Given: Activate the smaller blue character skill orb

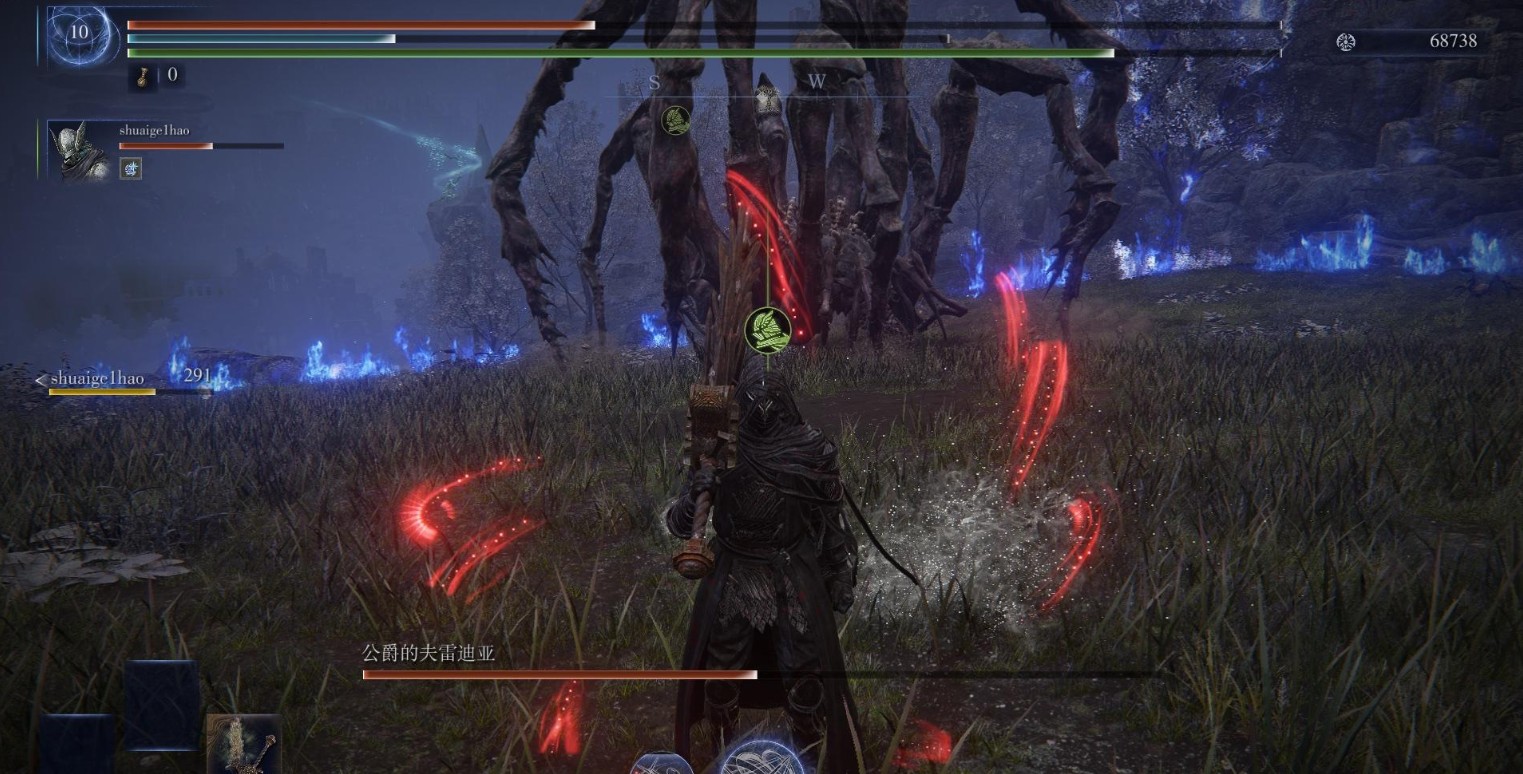Looking at the screenshot, I should coord(662,764).
